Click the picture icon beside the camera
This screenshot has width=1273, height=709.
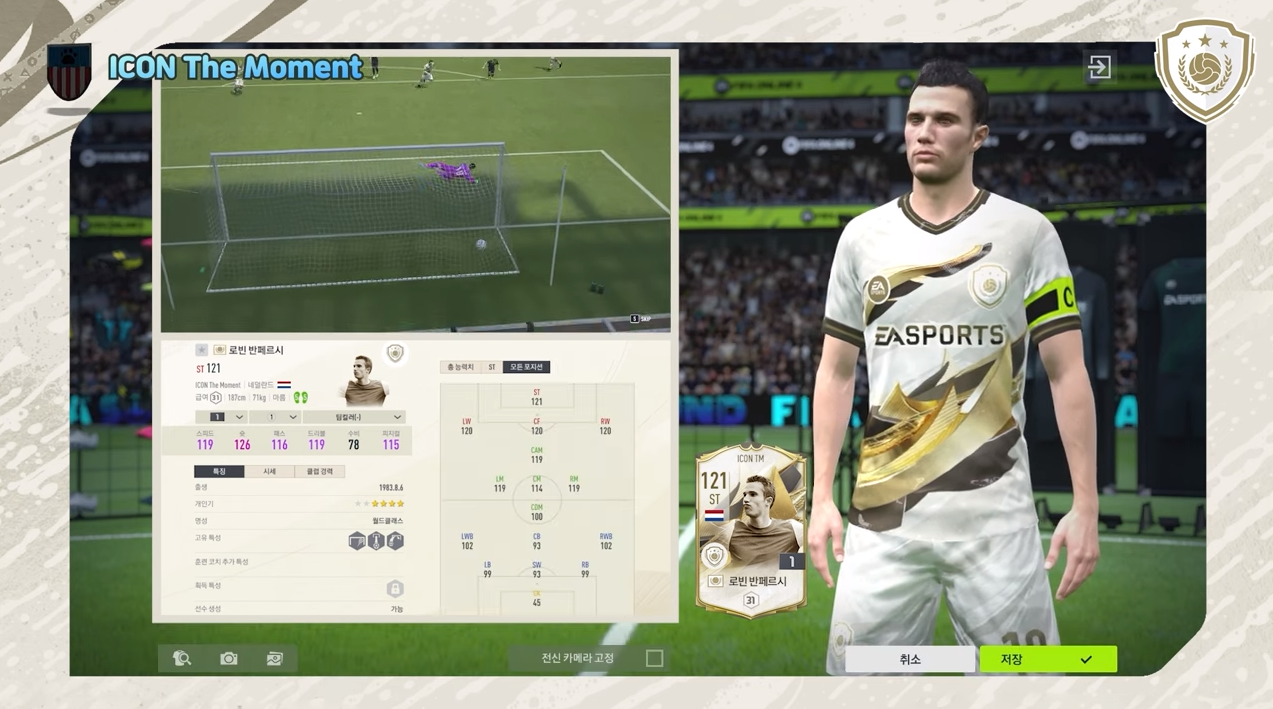coord(275,658)
